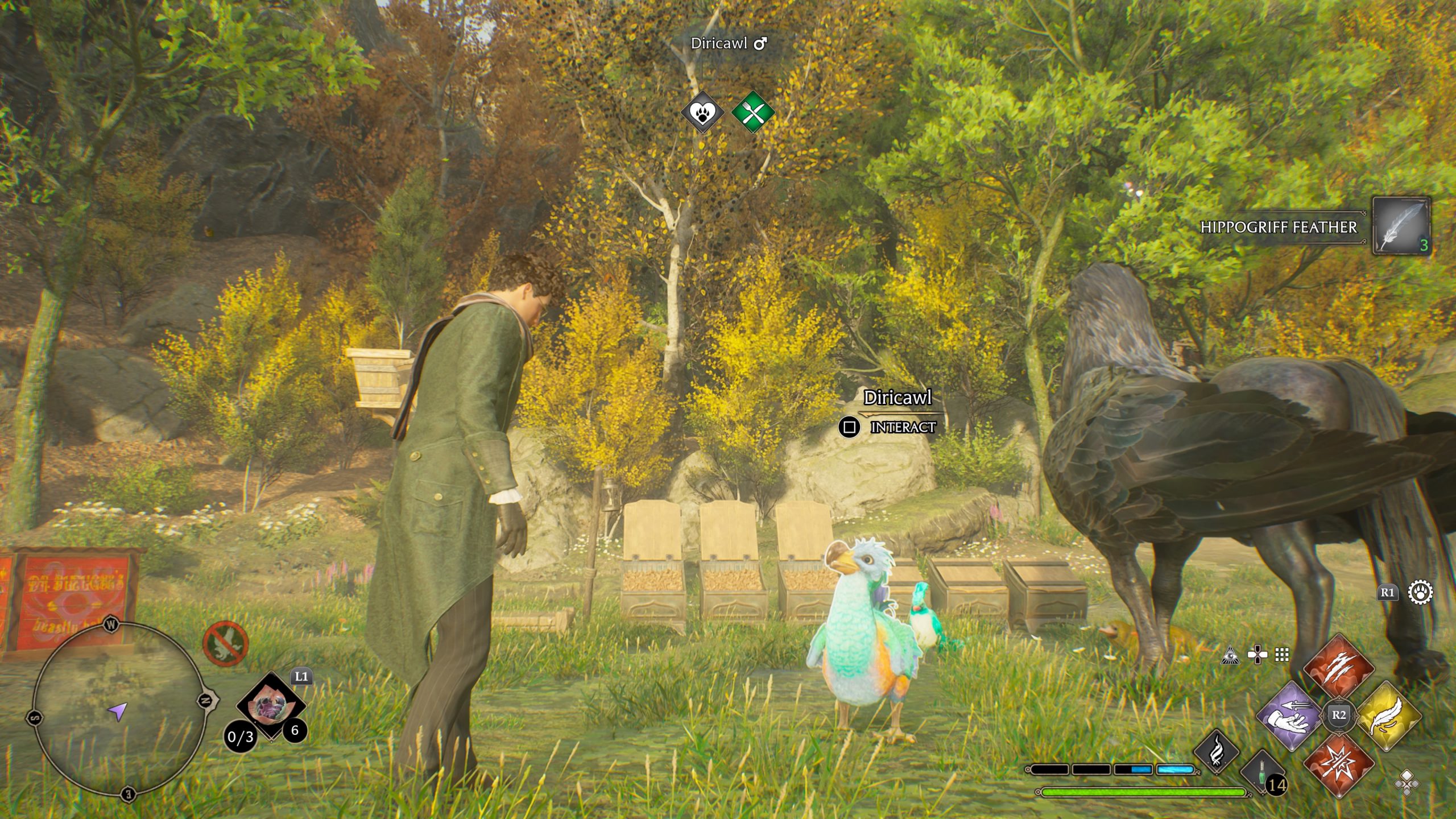The image size is (1456, 819).
Task: Select the ancient magic flame icon
Action: [1217, 752]
